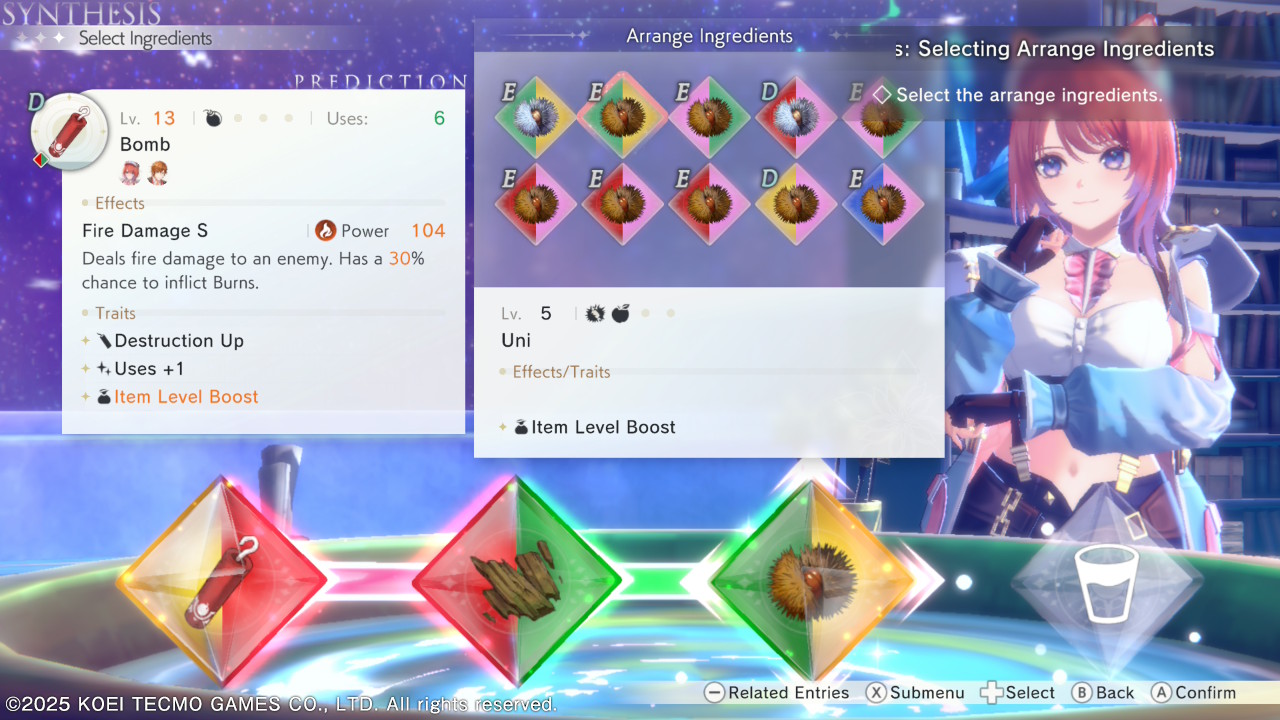Select the Uni ingredient slot on the synthesis track
Viewport: 1280px width, 720px height.
click(x=812, y=580)
